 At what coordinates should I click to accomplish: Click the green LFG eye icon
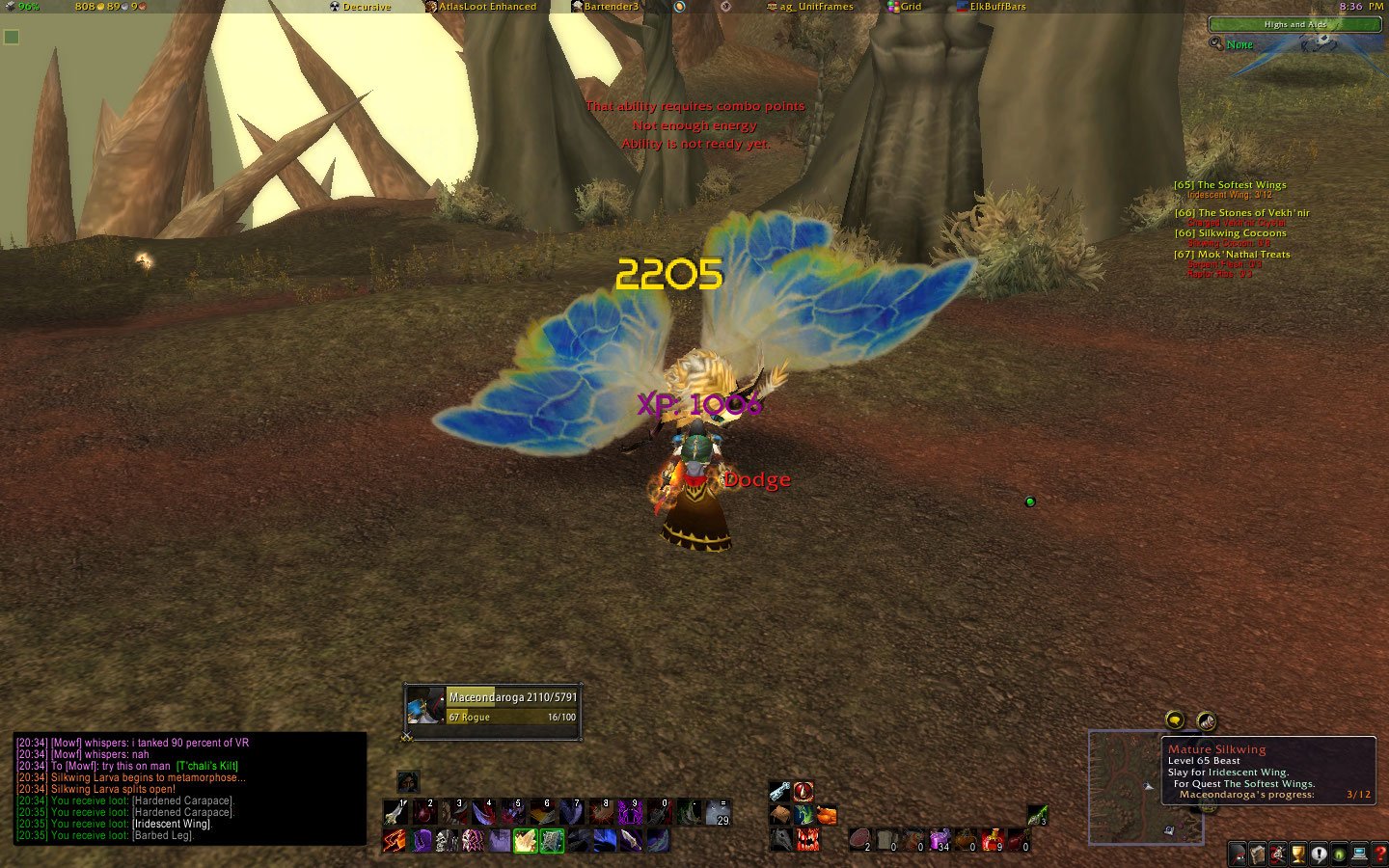(x=1340, y=853)
